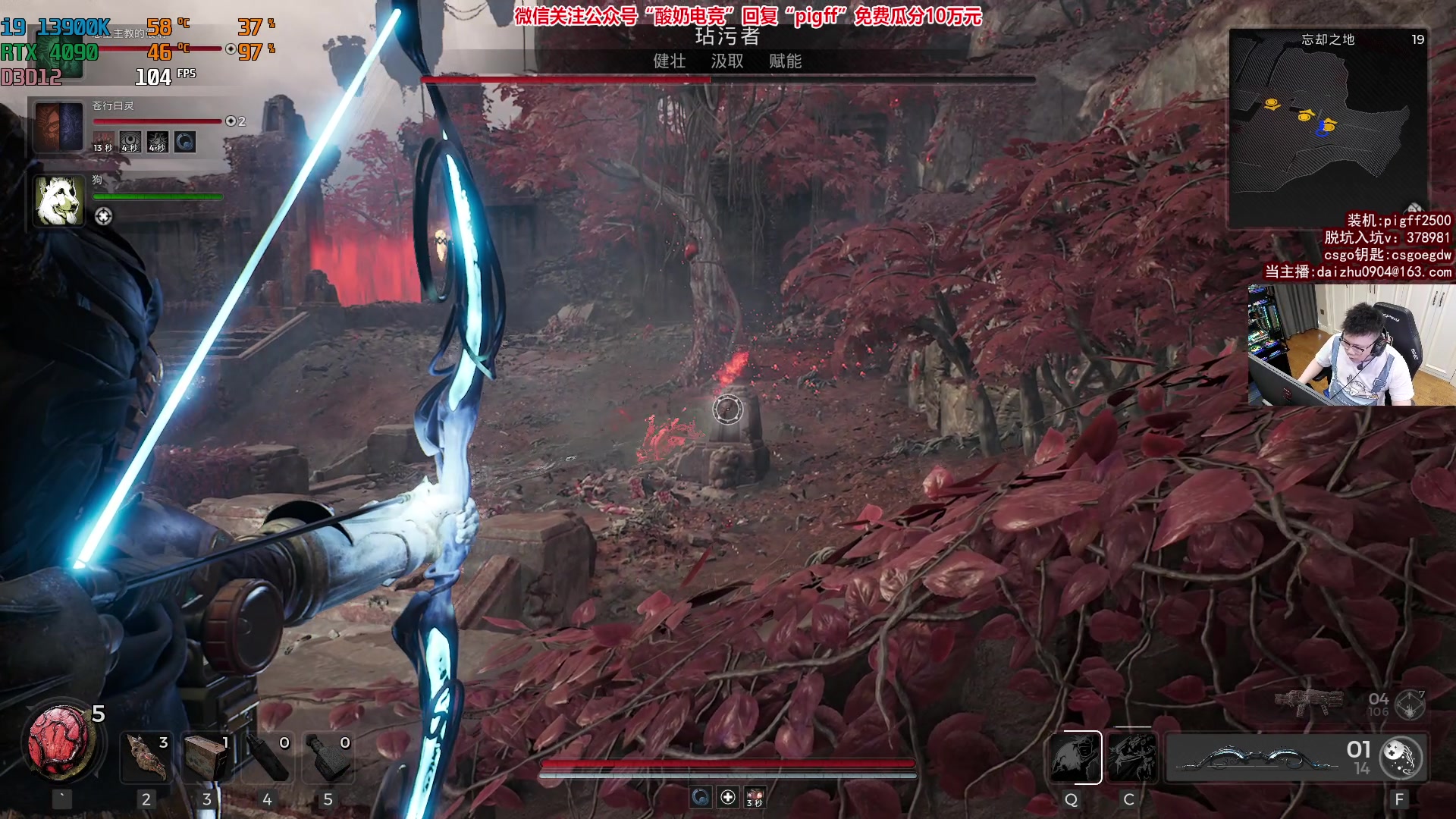
Task: Inspect the white cross status effect below health
Action: (x=728, y=797)
